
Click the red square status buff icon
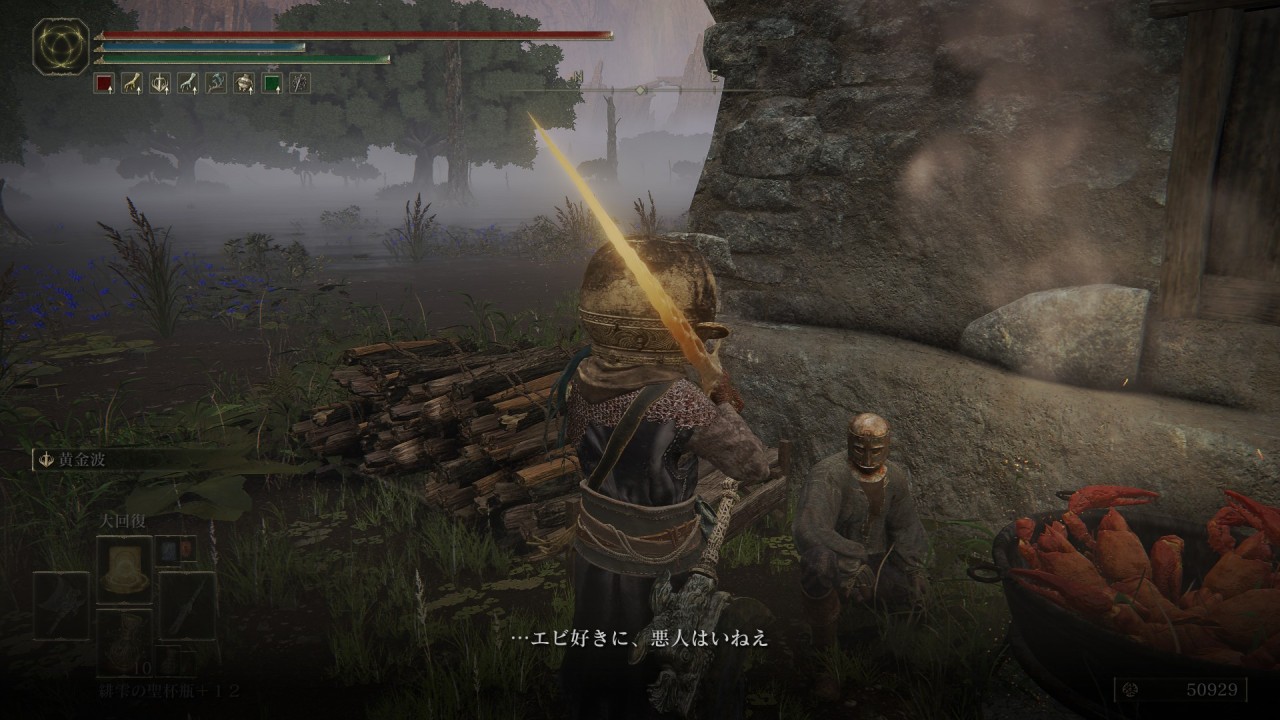point(104,83)
